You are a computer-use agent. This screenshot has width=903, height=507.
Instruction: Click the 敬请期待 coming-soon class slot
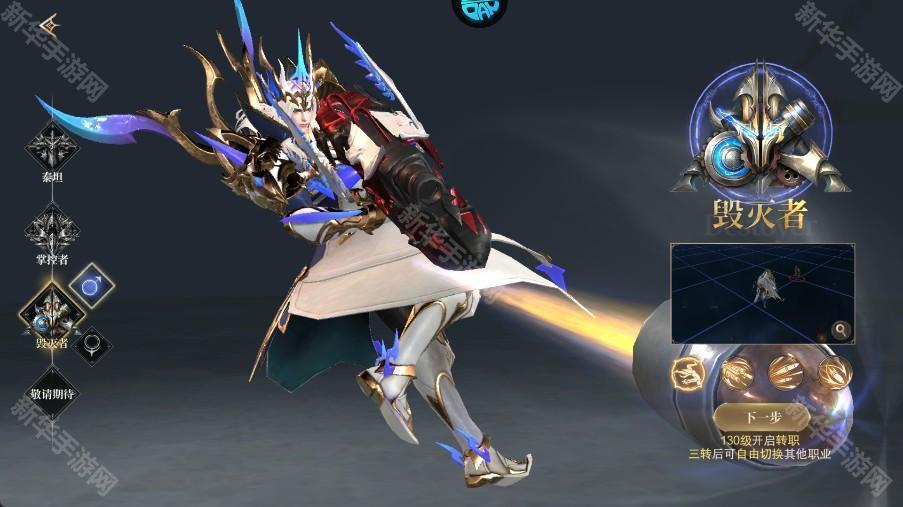tap(52, 393)
